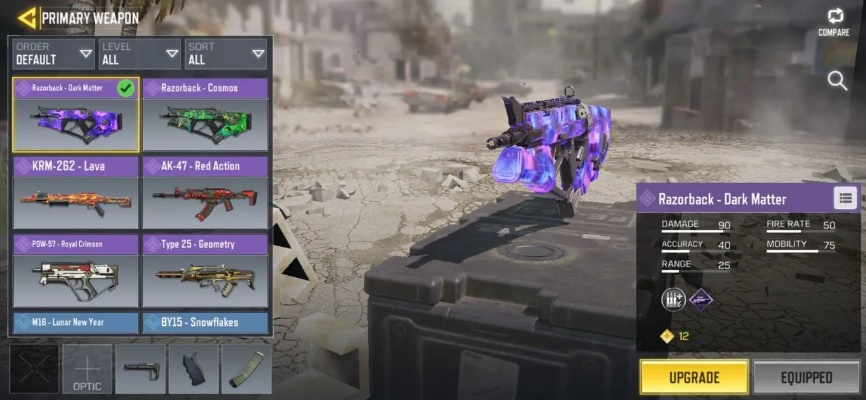
Task: Click the magnifying glass search icon
Action: pyautogui.click(x=837, y=81)
